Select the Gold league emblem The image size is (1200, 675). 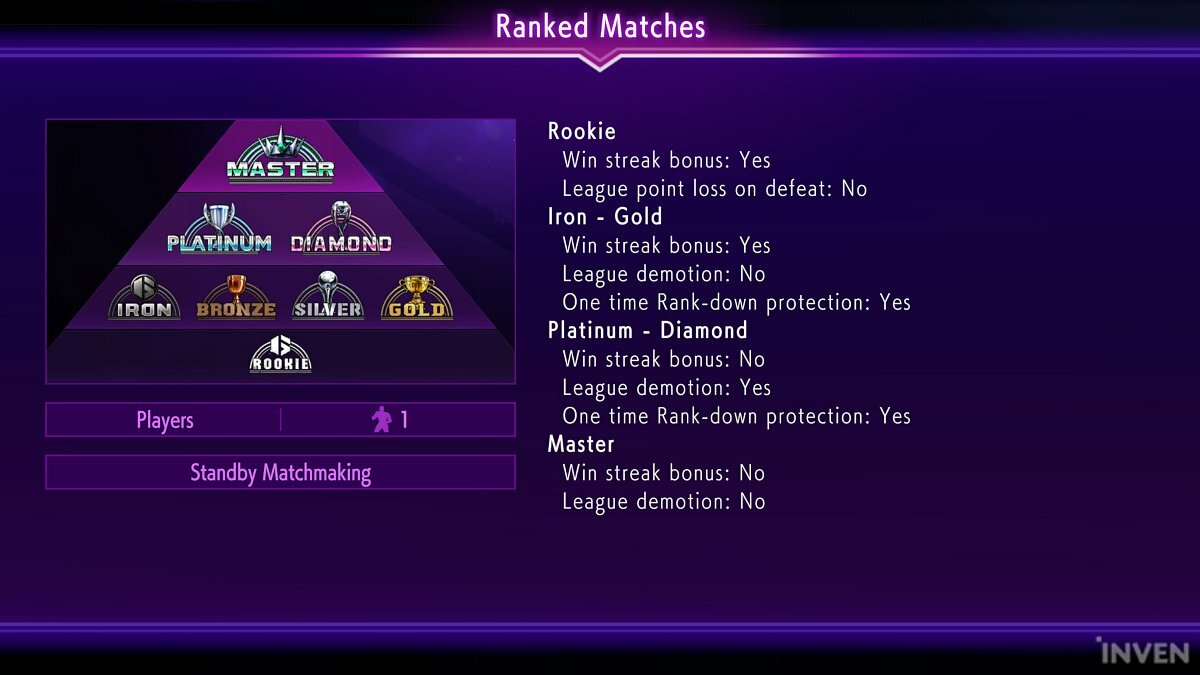416,297
